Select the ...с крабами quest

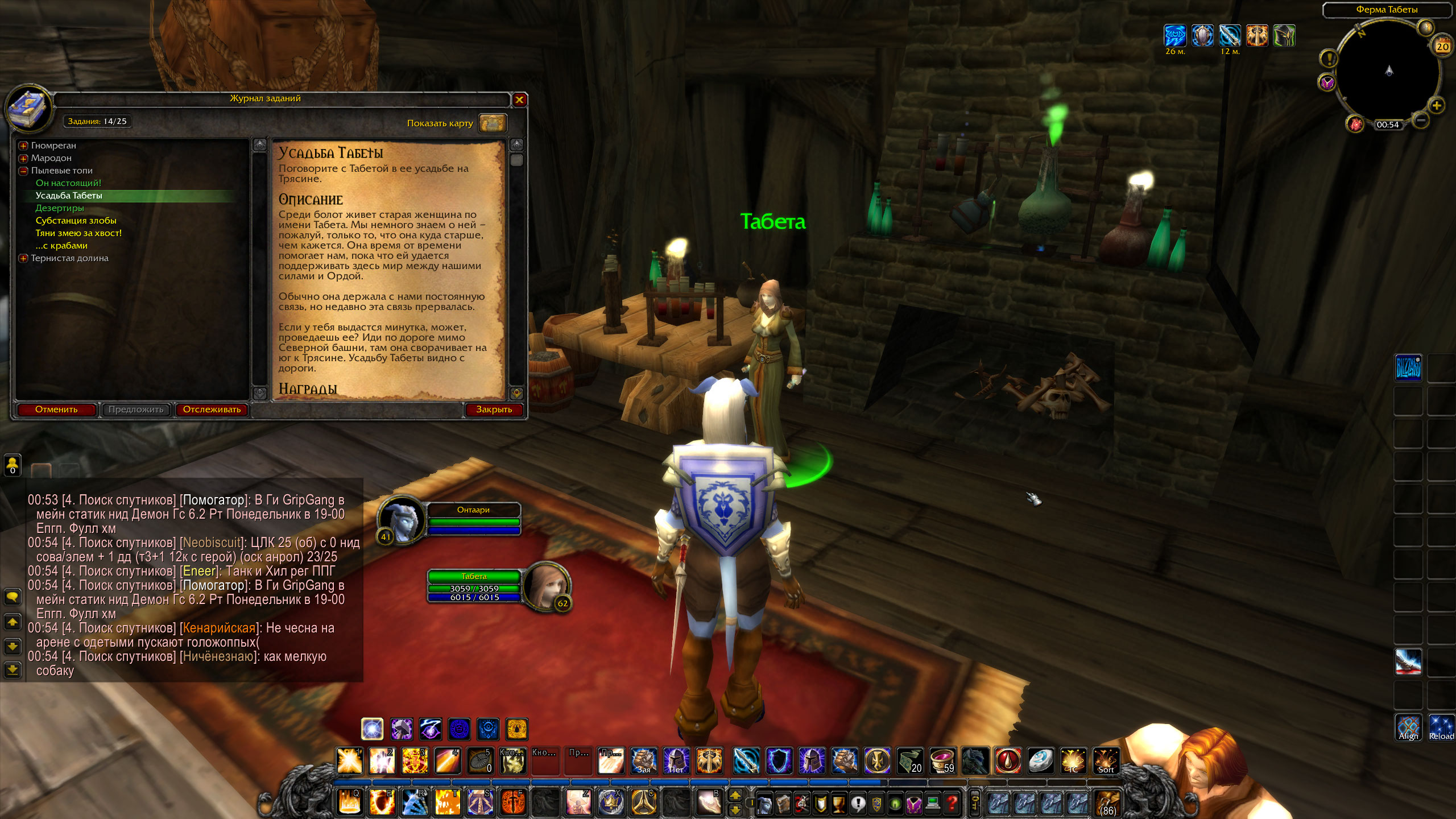coord(61,246)
